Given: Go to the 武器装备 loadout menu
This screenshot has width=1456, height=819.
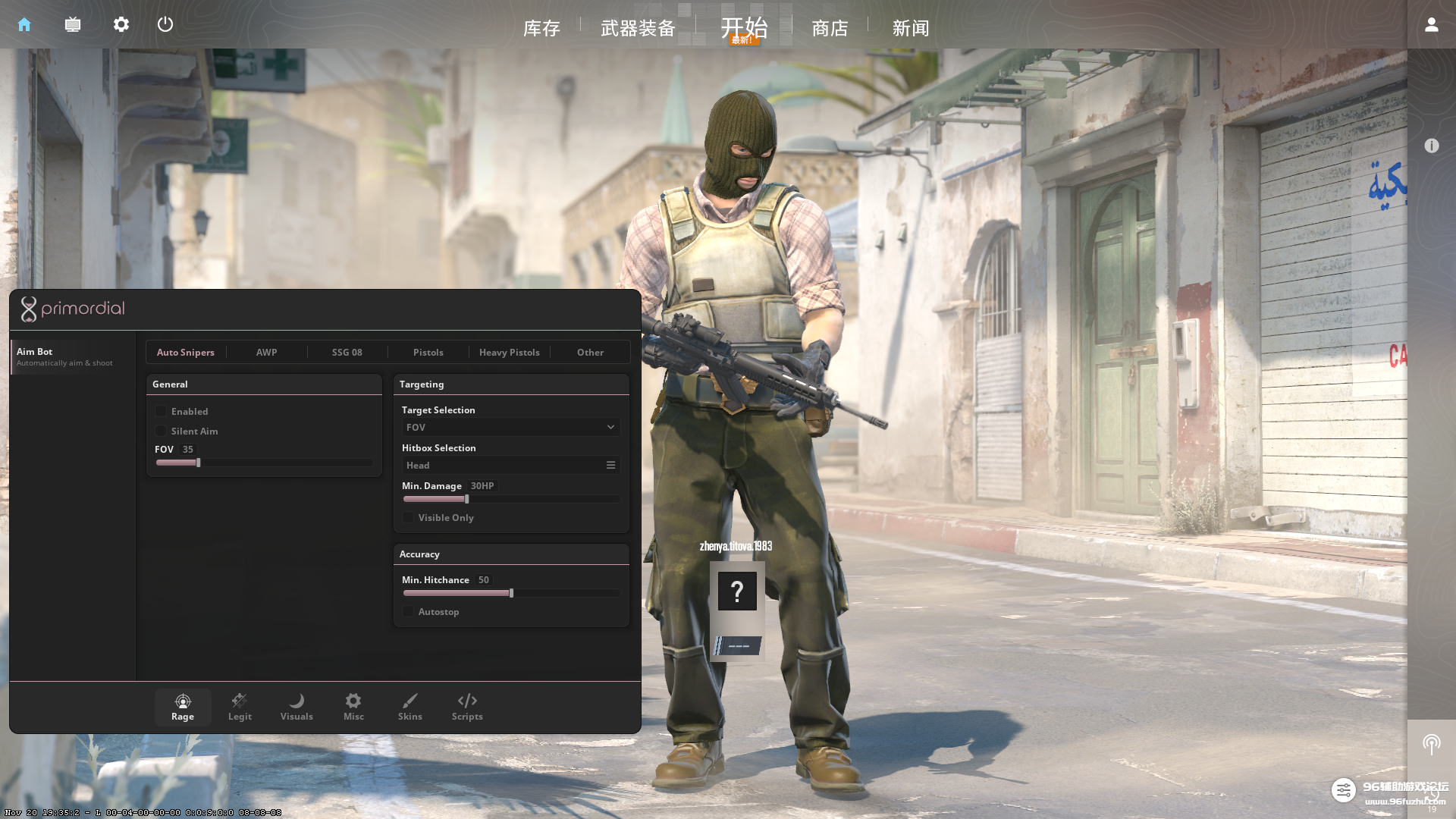Looking at the screenshot, I should click(638, 28).
